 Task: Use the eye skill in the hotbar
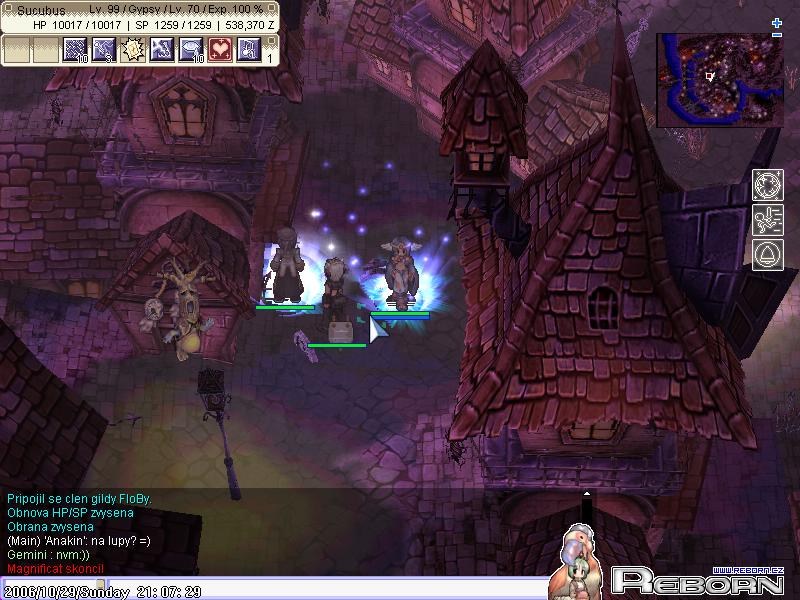tap(191, 49)
